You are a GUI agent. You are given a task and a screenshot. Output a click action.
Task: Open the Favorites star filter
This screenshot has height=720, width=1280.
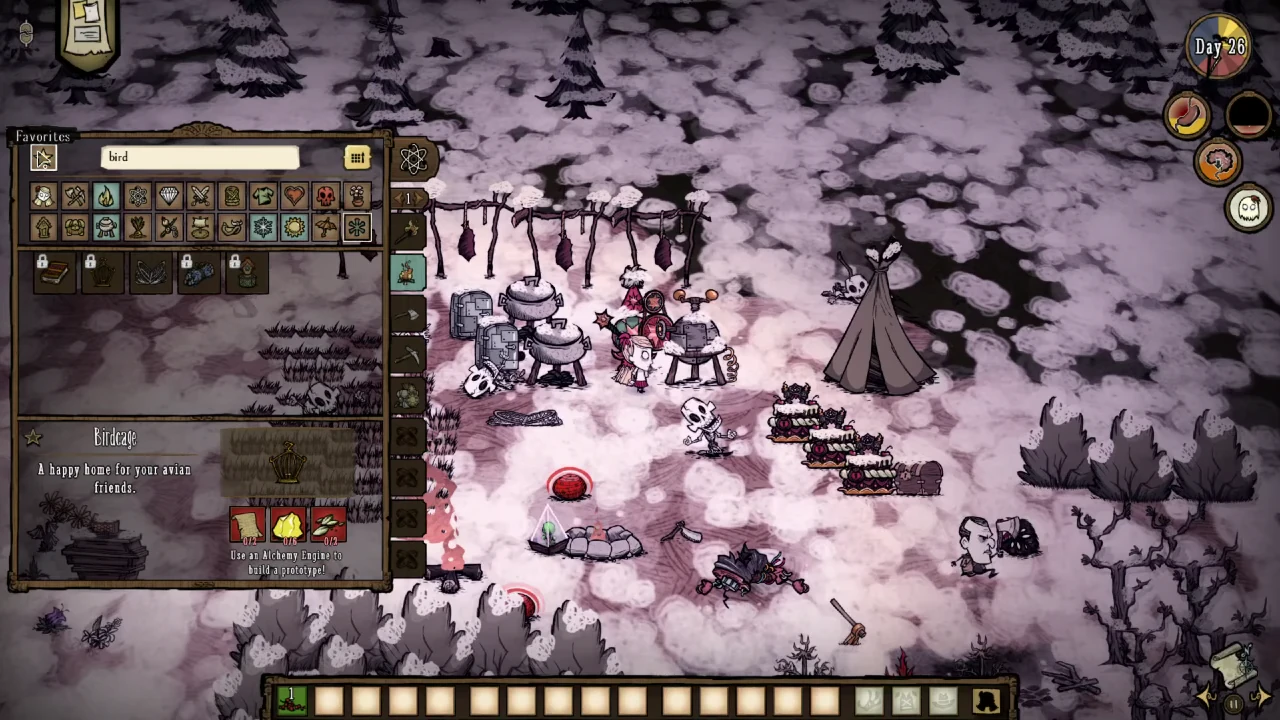click(43, 157)
